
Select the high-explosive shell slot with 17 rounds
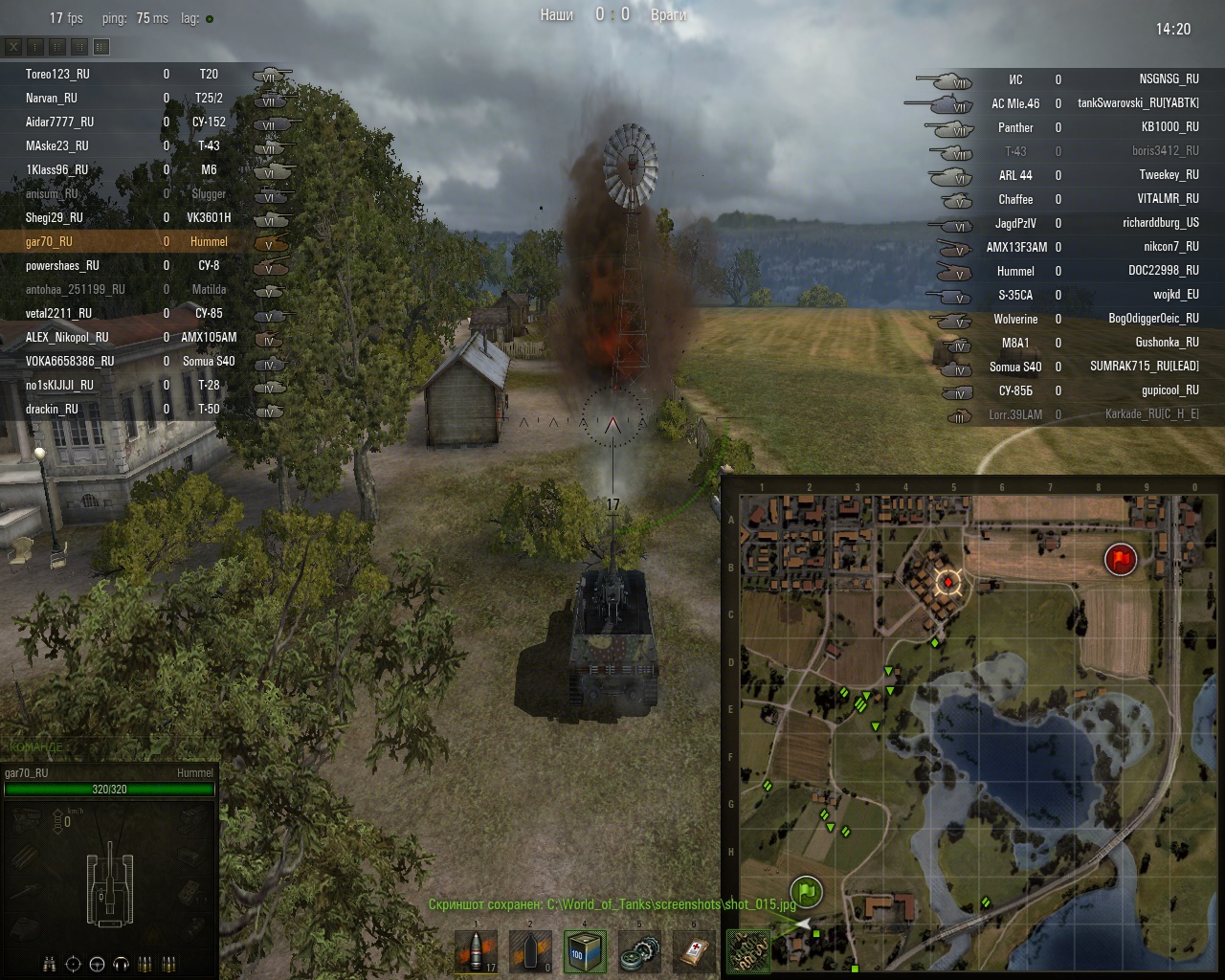coord(477,952)
